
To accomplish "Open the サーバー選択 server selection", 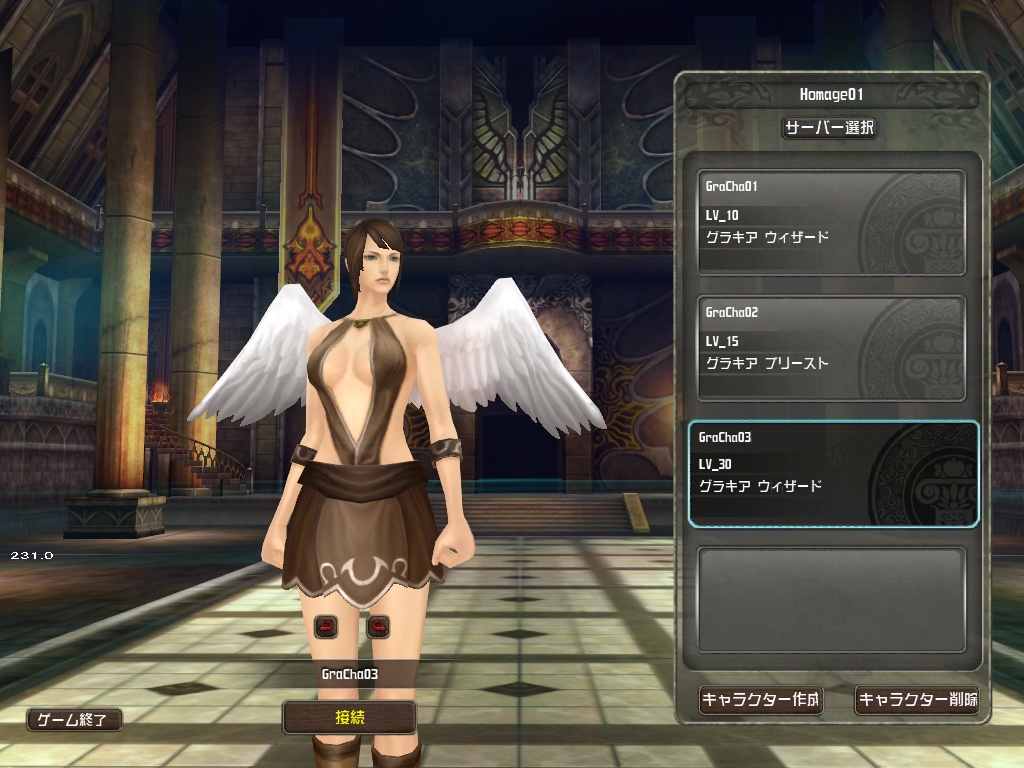I will [829, 128].
